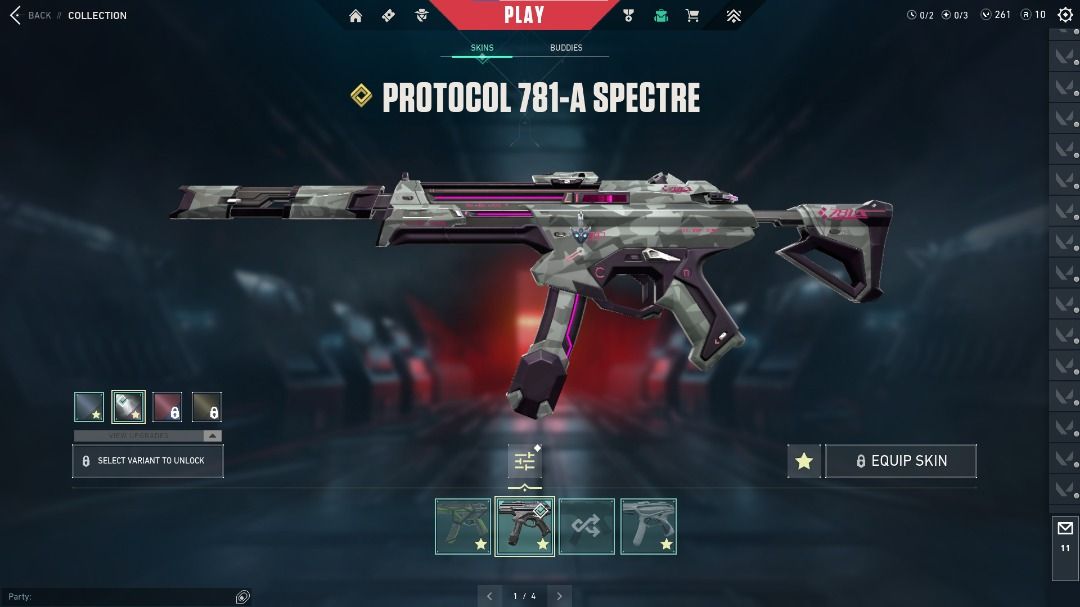Select the locked tan variant swatch
Screen dimensions: 1080x607
(x=207, y=407)
